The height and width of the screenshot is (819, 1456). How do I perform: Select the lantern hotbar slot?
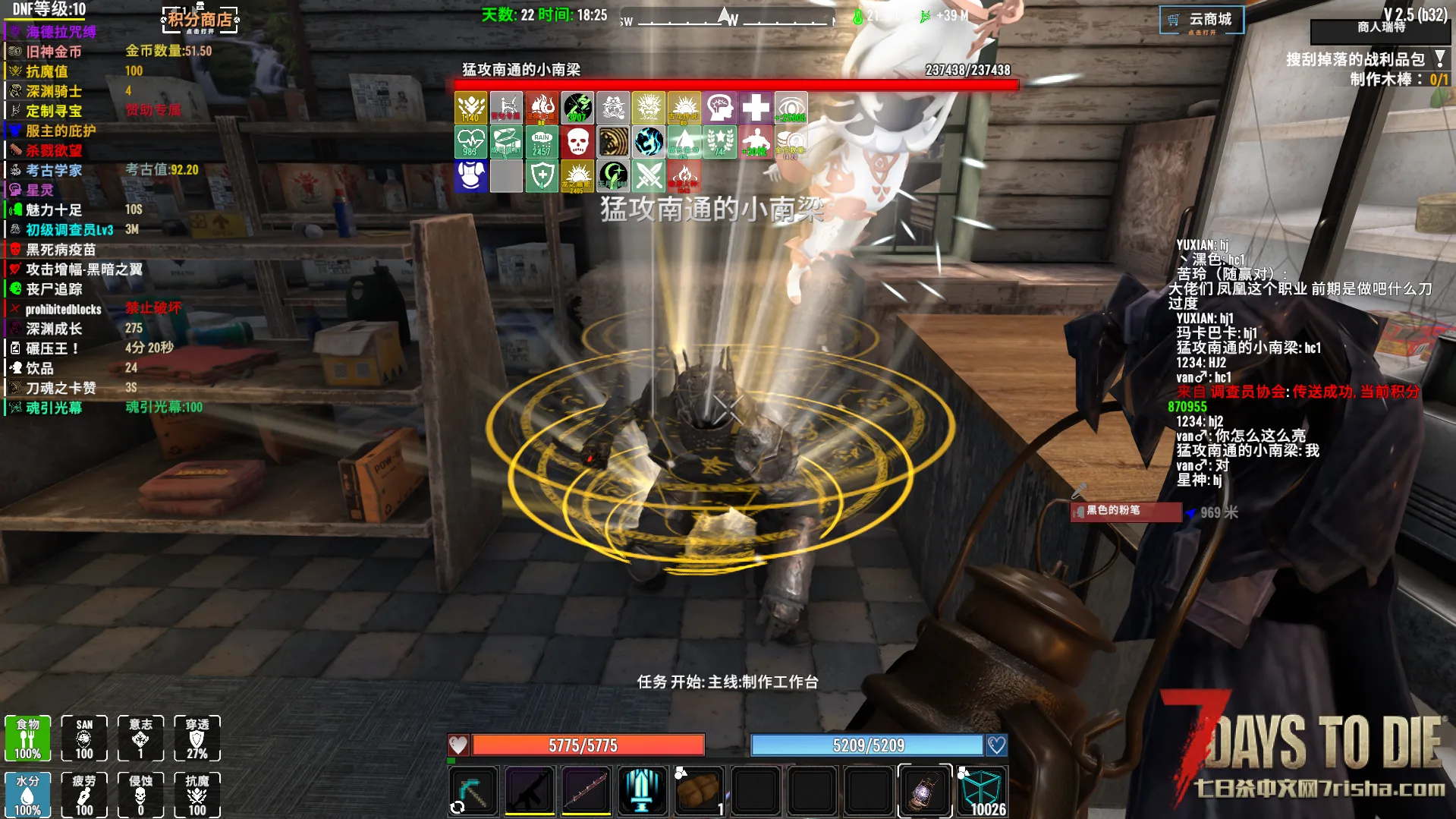pyautogui.click(x=924, y=790)
